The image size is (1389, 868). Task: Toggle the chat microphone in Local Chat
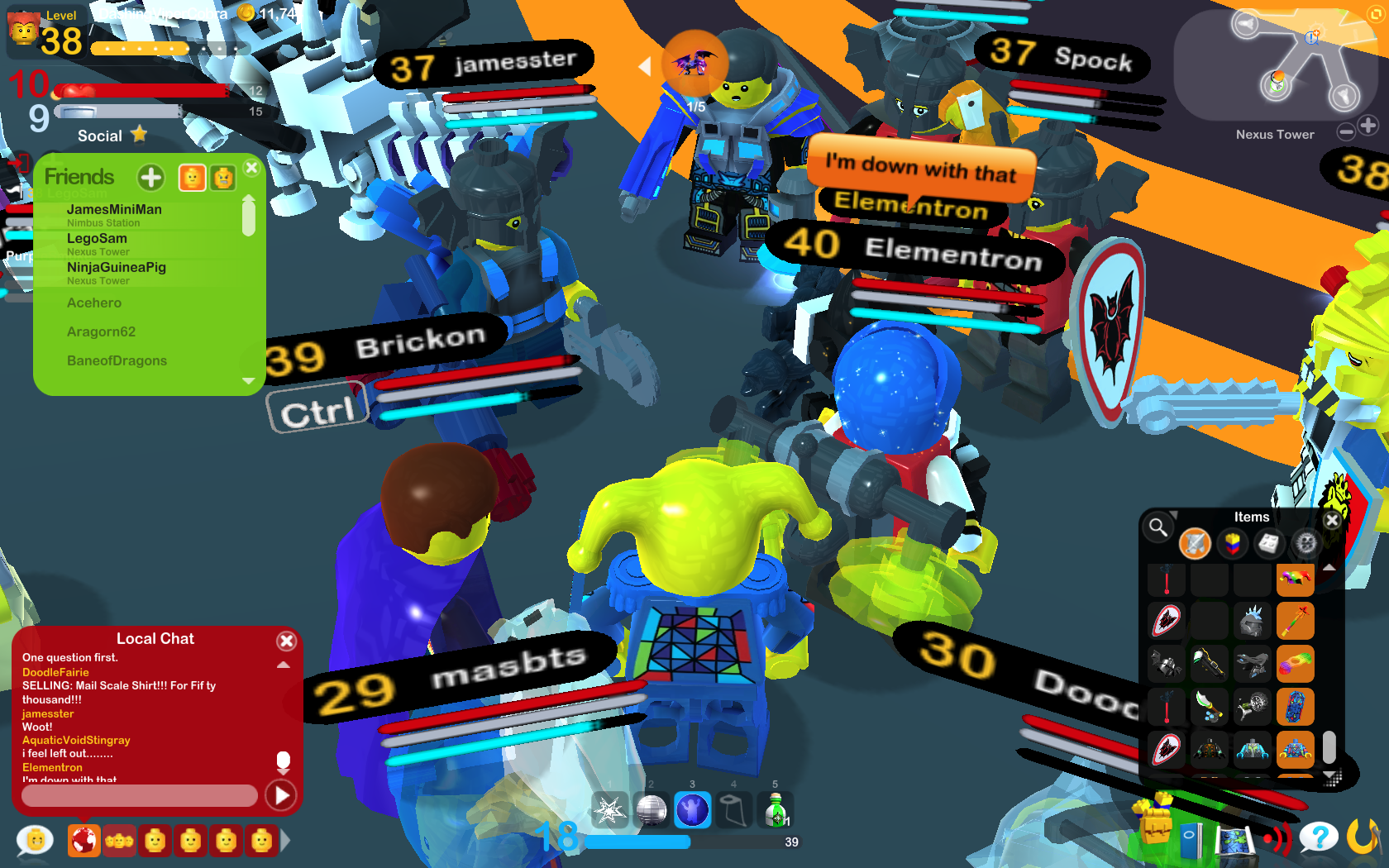[x=284, y=760]
